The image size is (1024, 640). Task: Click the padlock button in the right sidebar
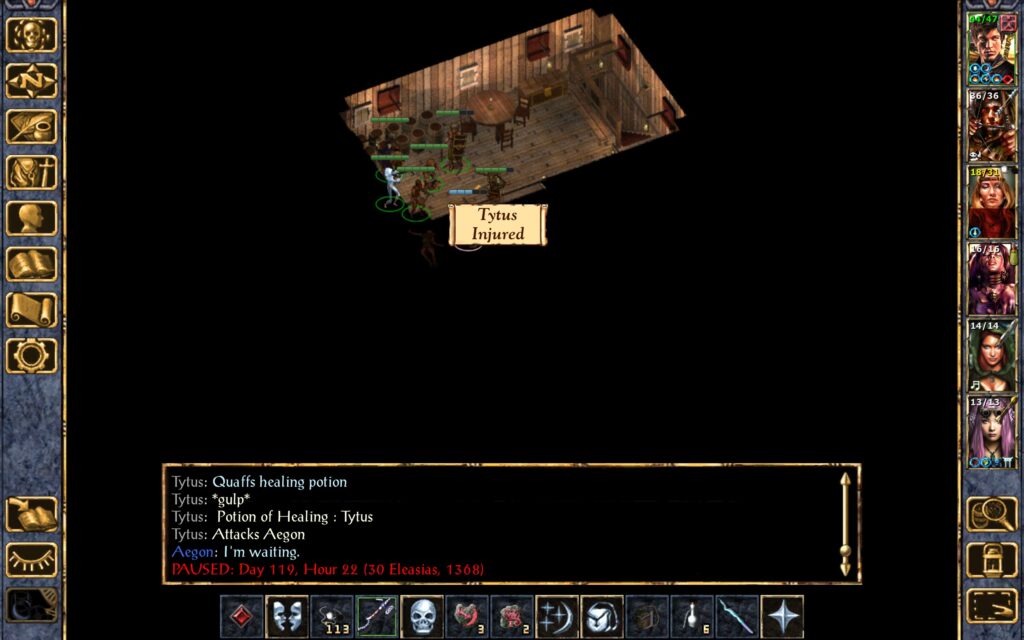click(991, 559)
